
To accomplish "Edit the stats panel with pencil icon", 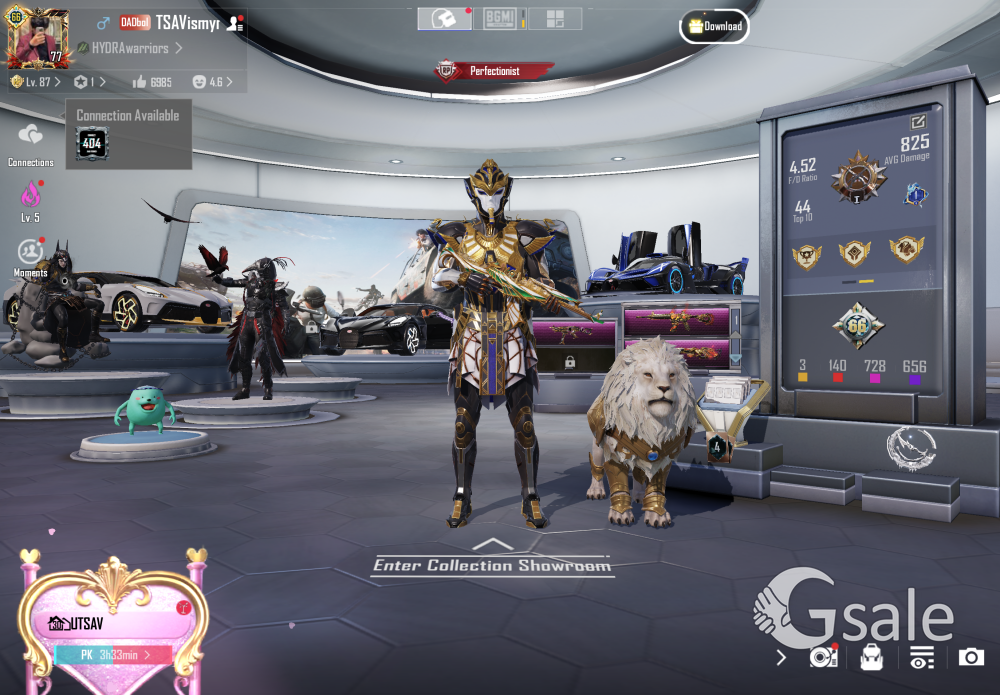I will click(x=918, y=121).
